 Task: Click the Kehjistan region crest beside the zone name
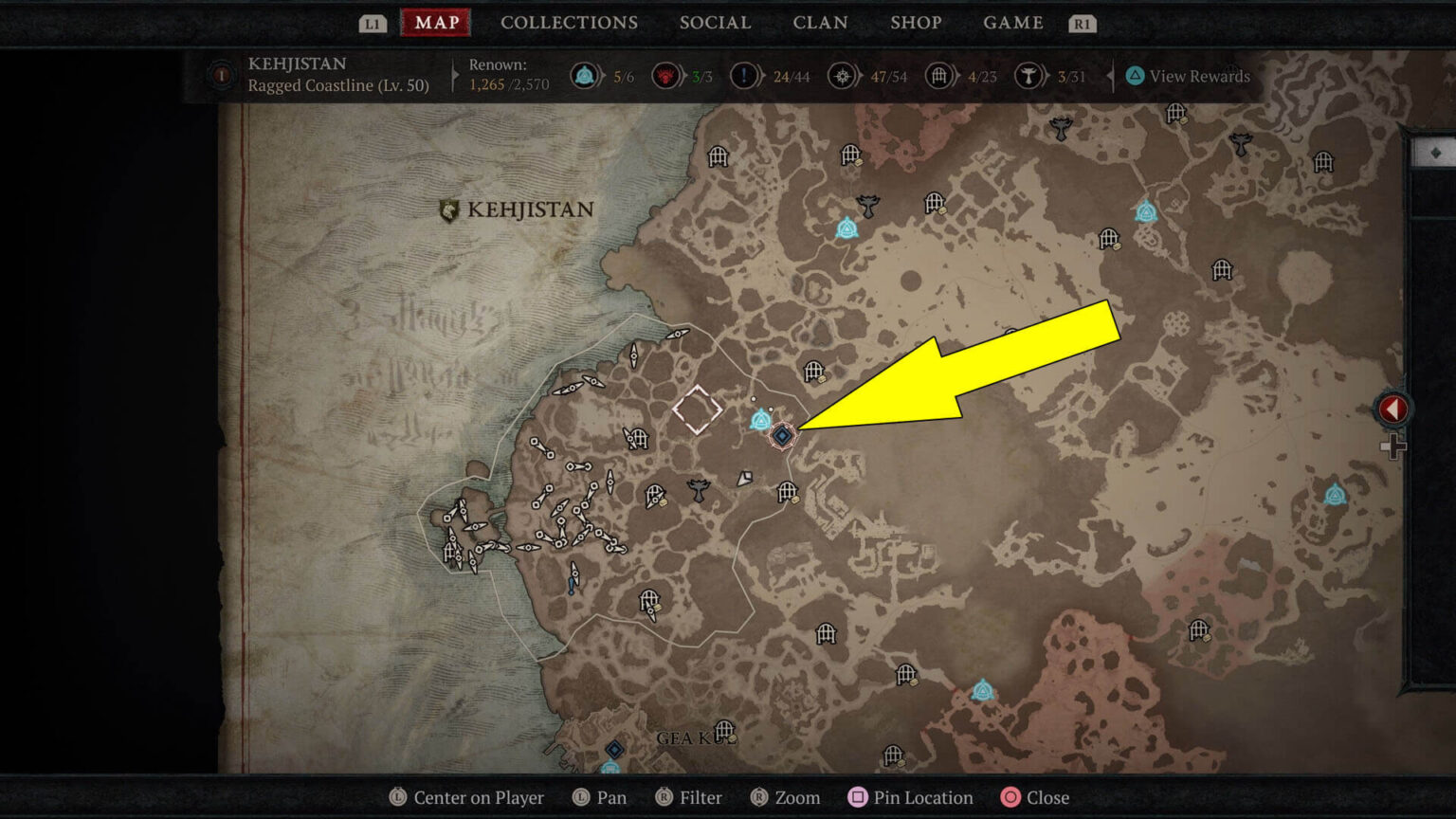[220, 73]
